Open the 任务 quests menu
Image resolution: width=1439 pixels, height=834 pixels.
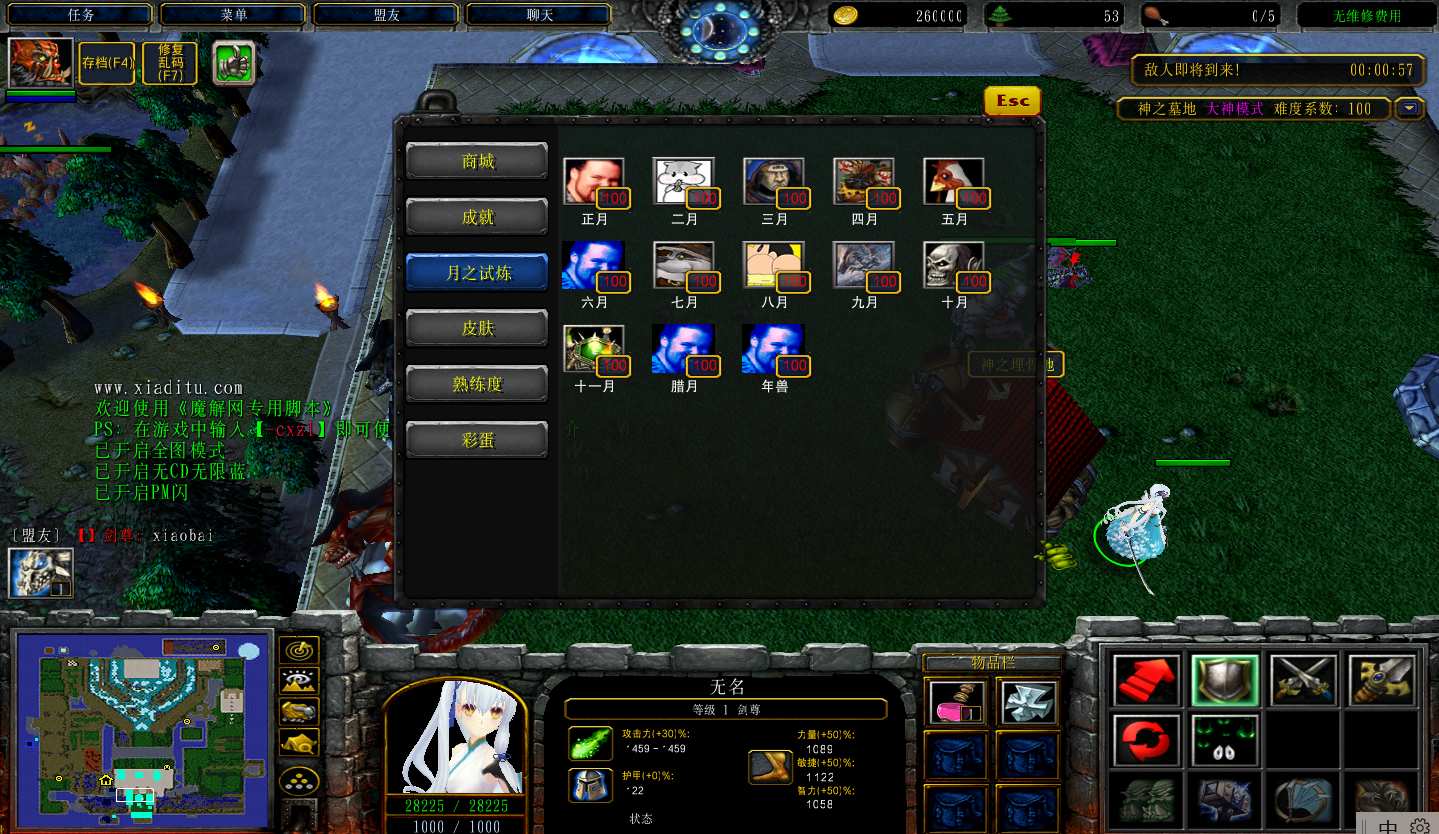(x=81, y=15)
